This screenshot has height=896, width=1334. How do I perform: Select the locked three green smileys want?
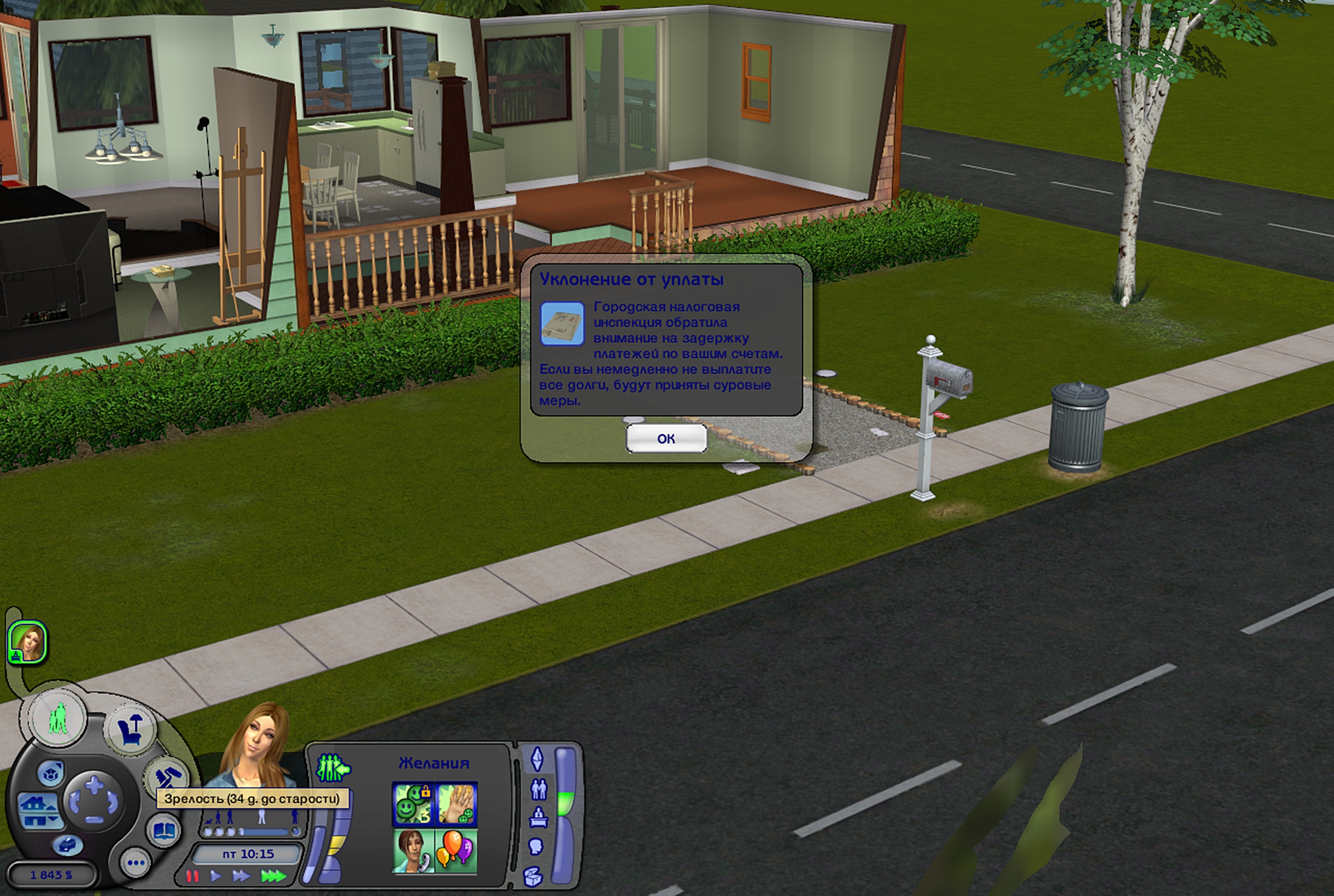(413, 804)
